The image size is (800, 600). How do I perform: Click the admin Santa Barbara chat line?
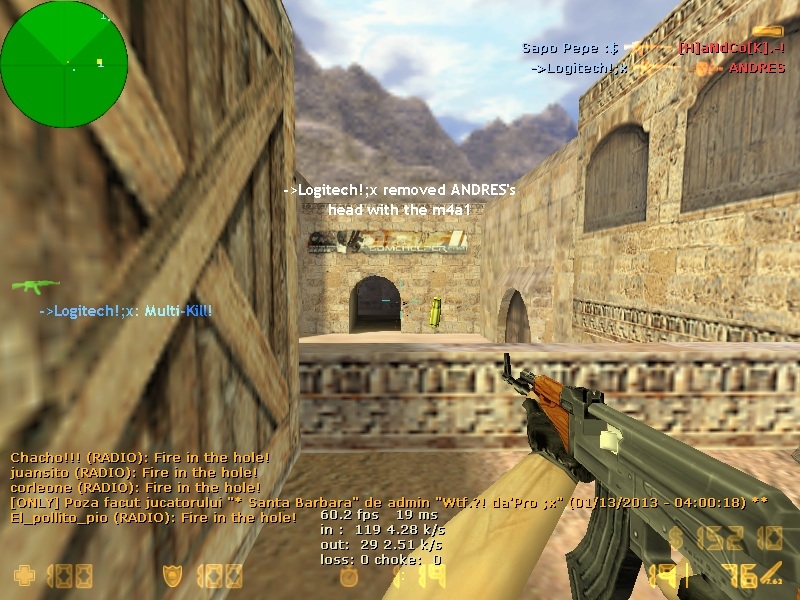388,502
